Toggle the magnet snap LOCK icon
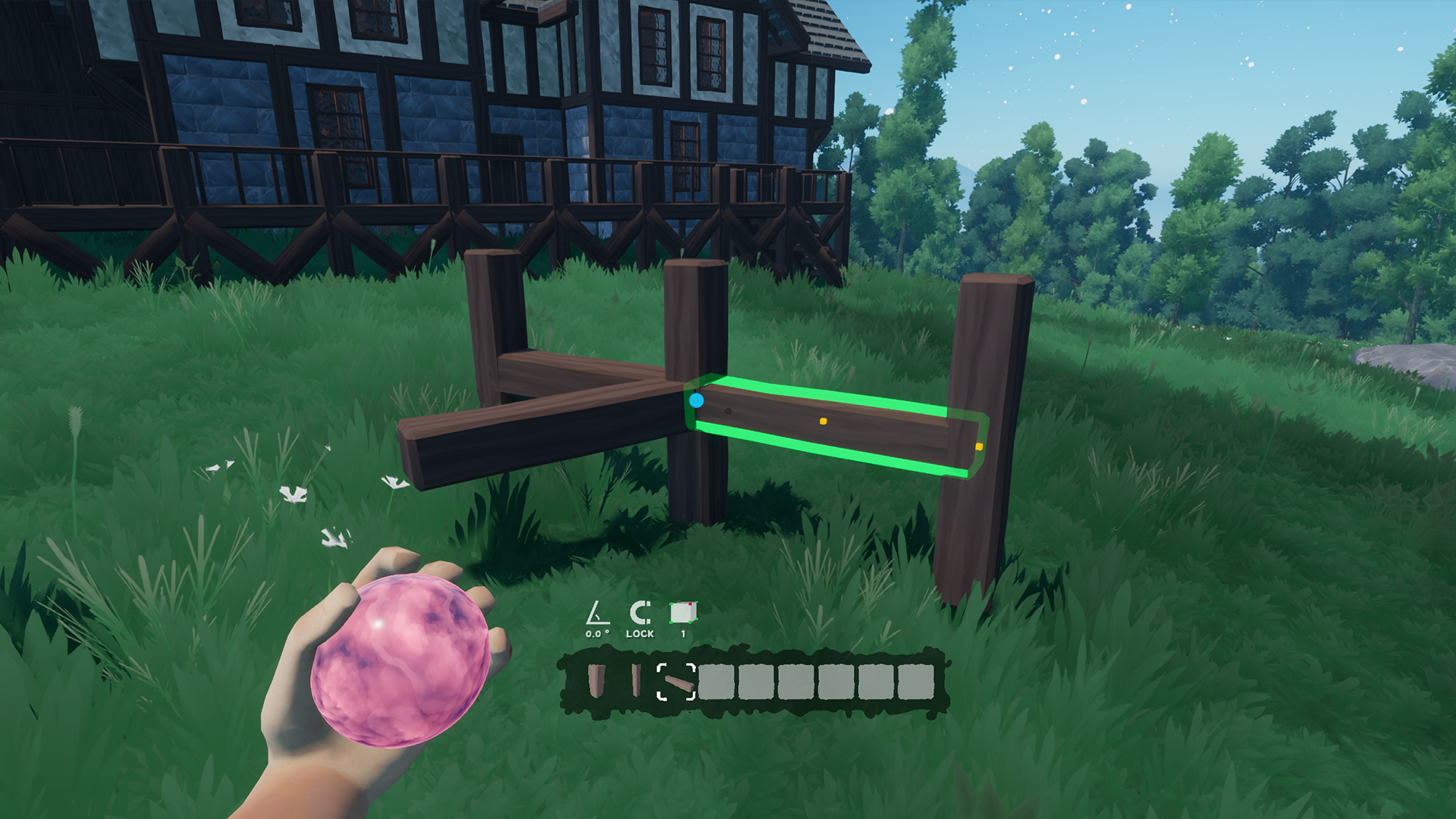Image resolution: width=1456 pixels, height=819 pixels. 640,613
